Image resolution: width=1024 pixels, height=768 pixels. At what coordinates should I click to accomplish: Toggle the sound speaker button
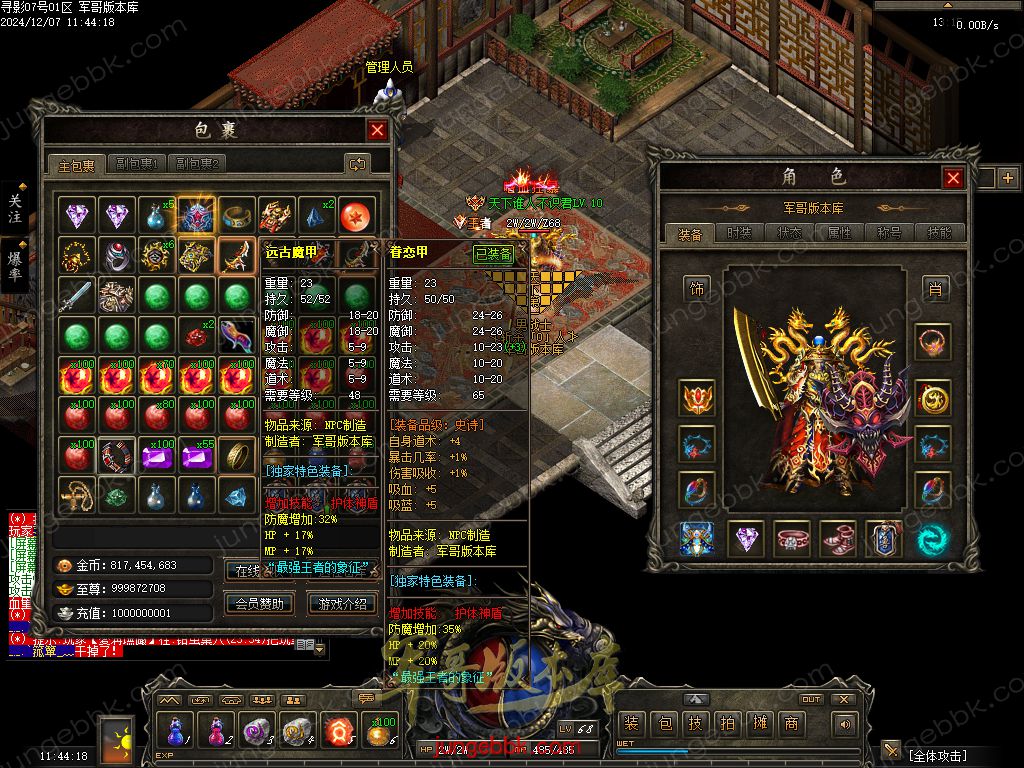845,724
